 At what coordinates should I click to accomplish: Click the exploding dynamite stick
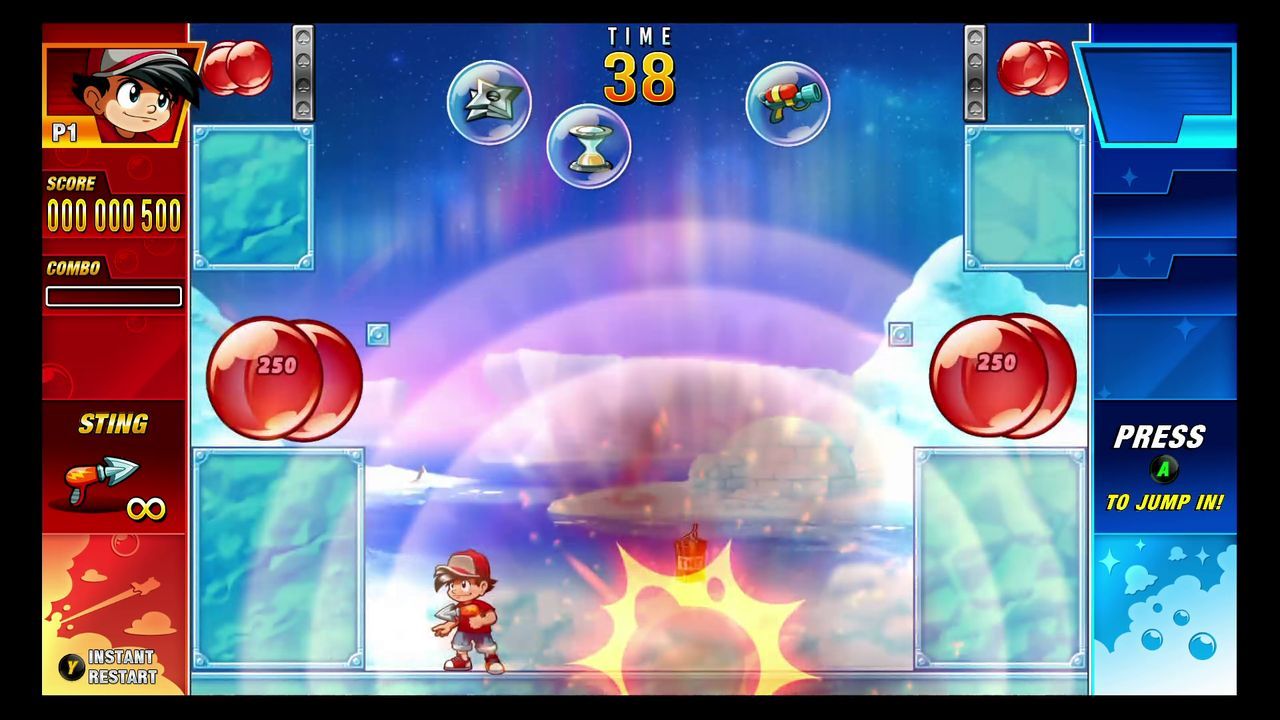coord(688,555)
